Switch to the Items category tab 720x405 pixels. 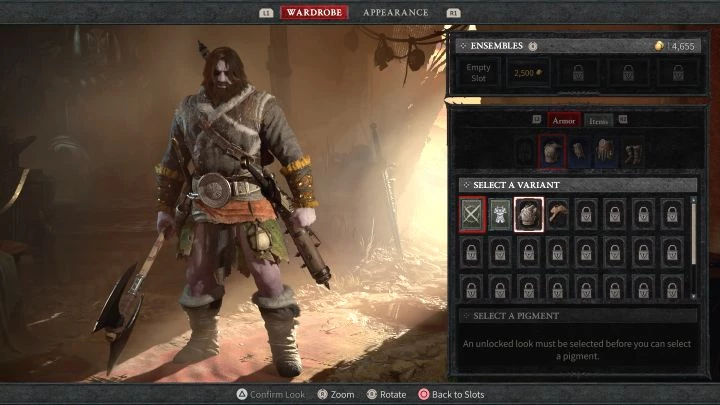point(598,120)
